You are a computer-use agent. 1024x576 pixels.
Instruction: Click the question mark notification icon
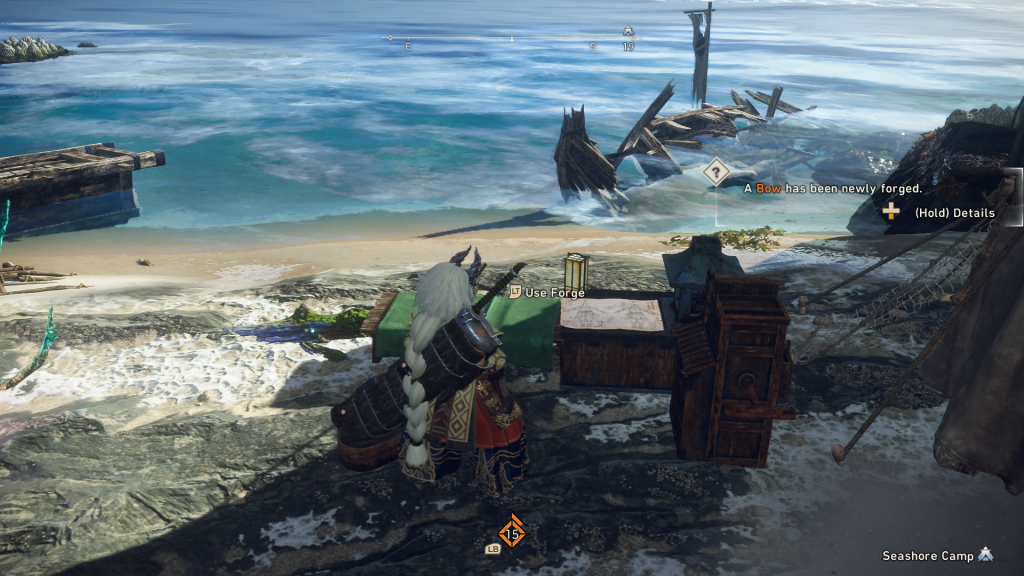(715, 172)
